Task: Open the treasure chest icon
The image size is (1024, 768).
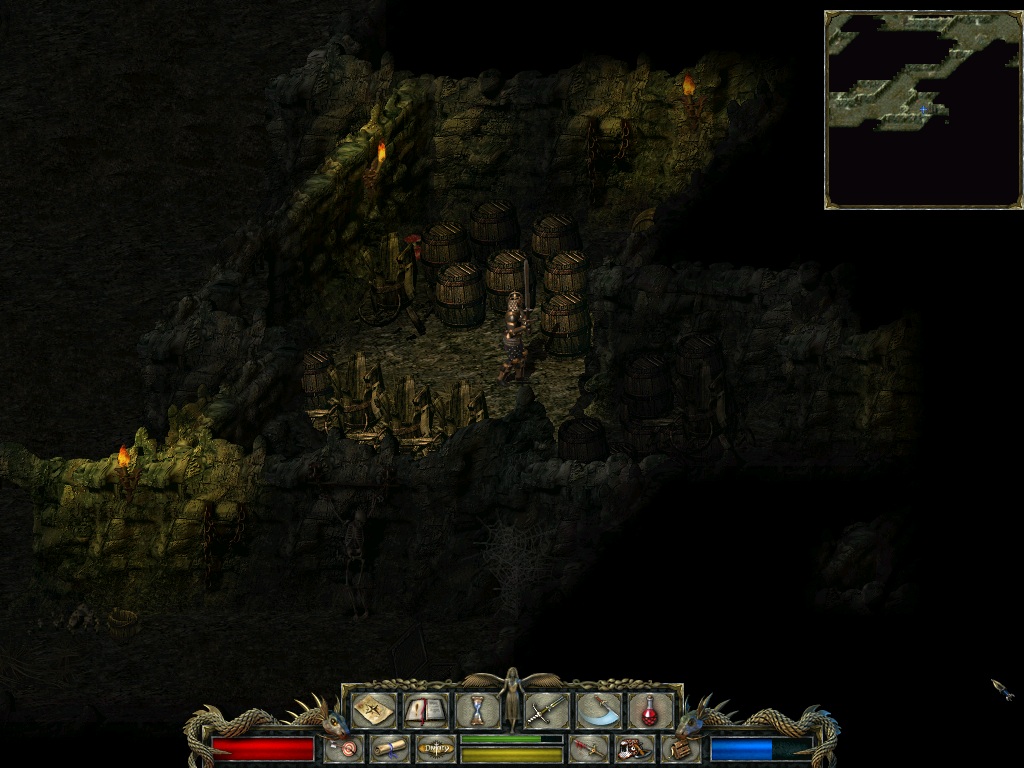Action: click(x=680, y=748)
